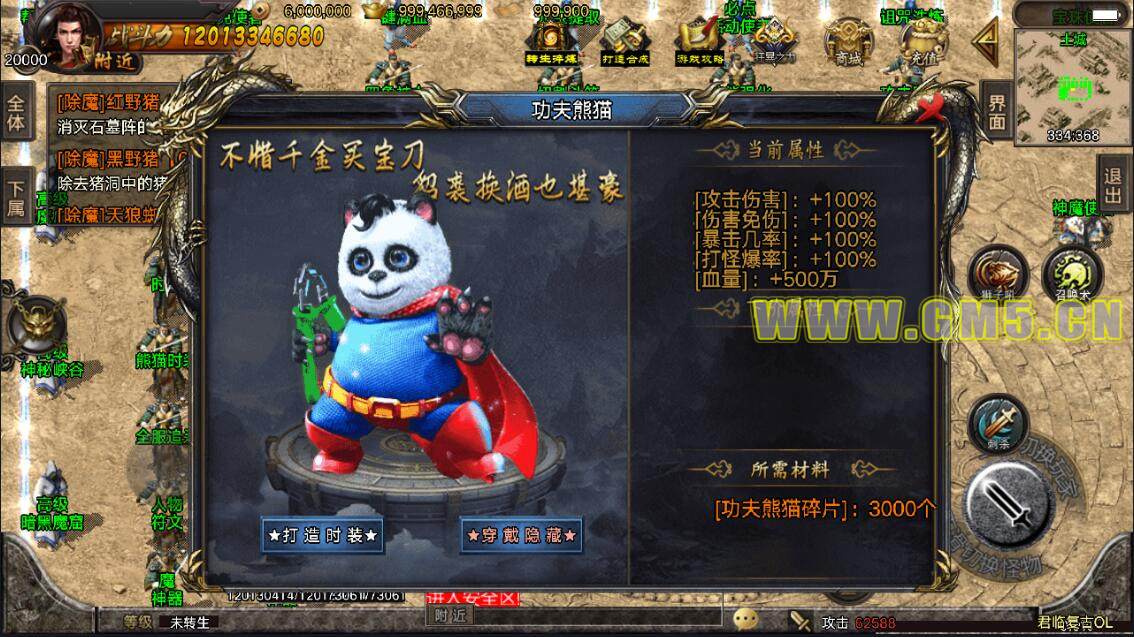Click the 打造时装 craft button
This screenshot has height=637, width=1134.
point(323,535)
